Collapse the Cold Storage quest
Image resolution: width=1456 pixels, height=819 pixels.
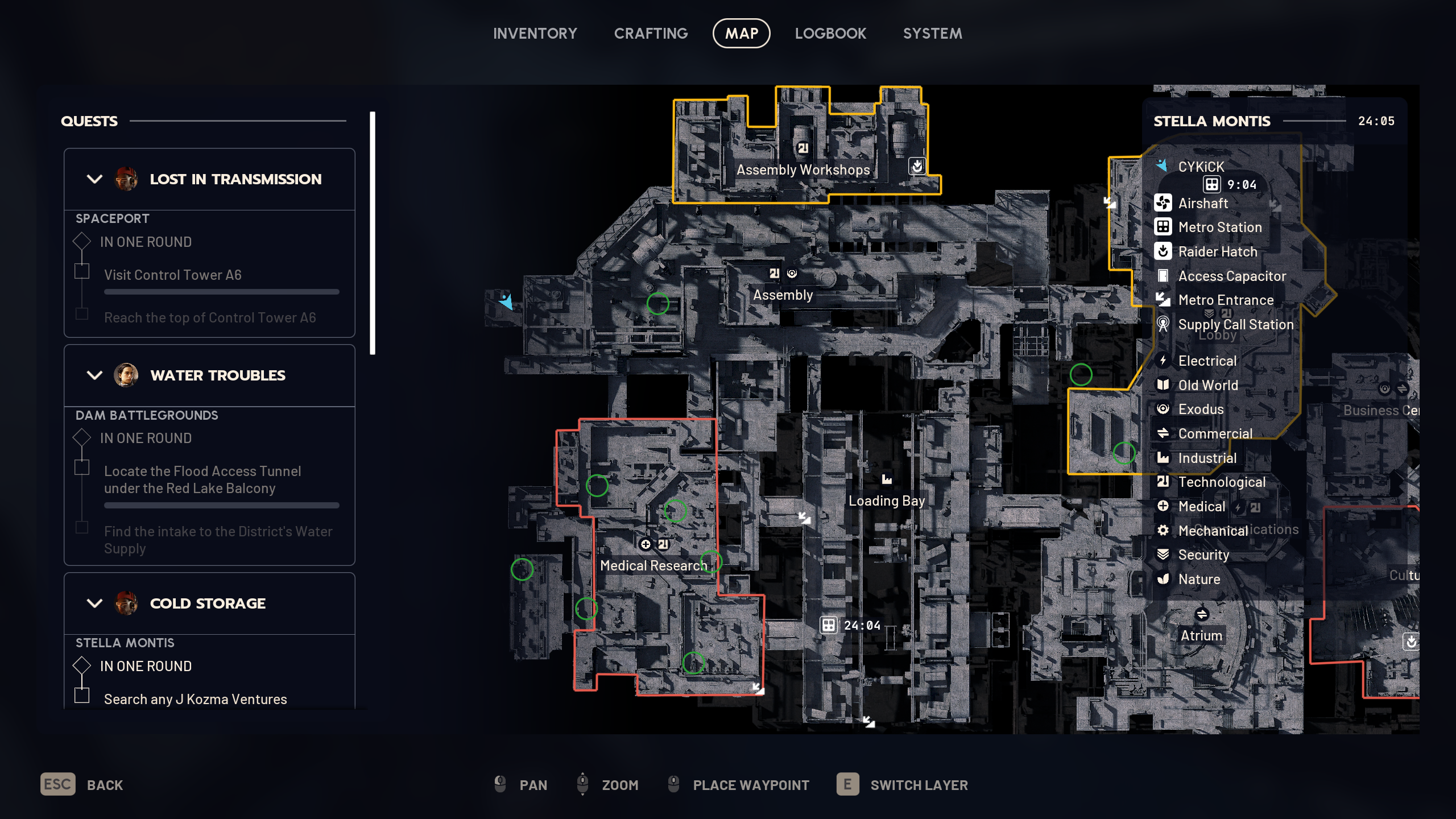[94, 603]
